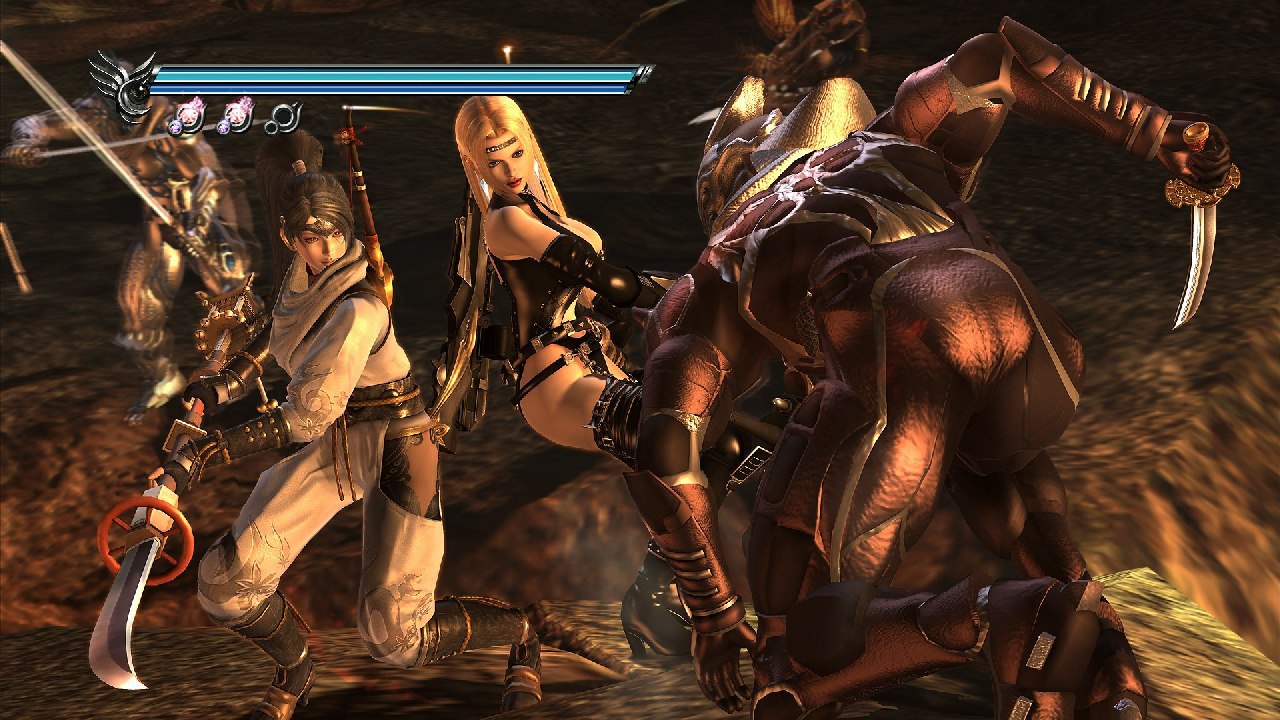1280x720 pixels.
Task: Expand the right end cap of the health bar
Action: tap(645, 73)
